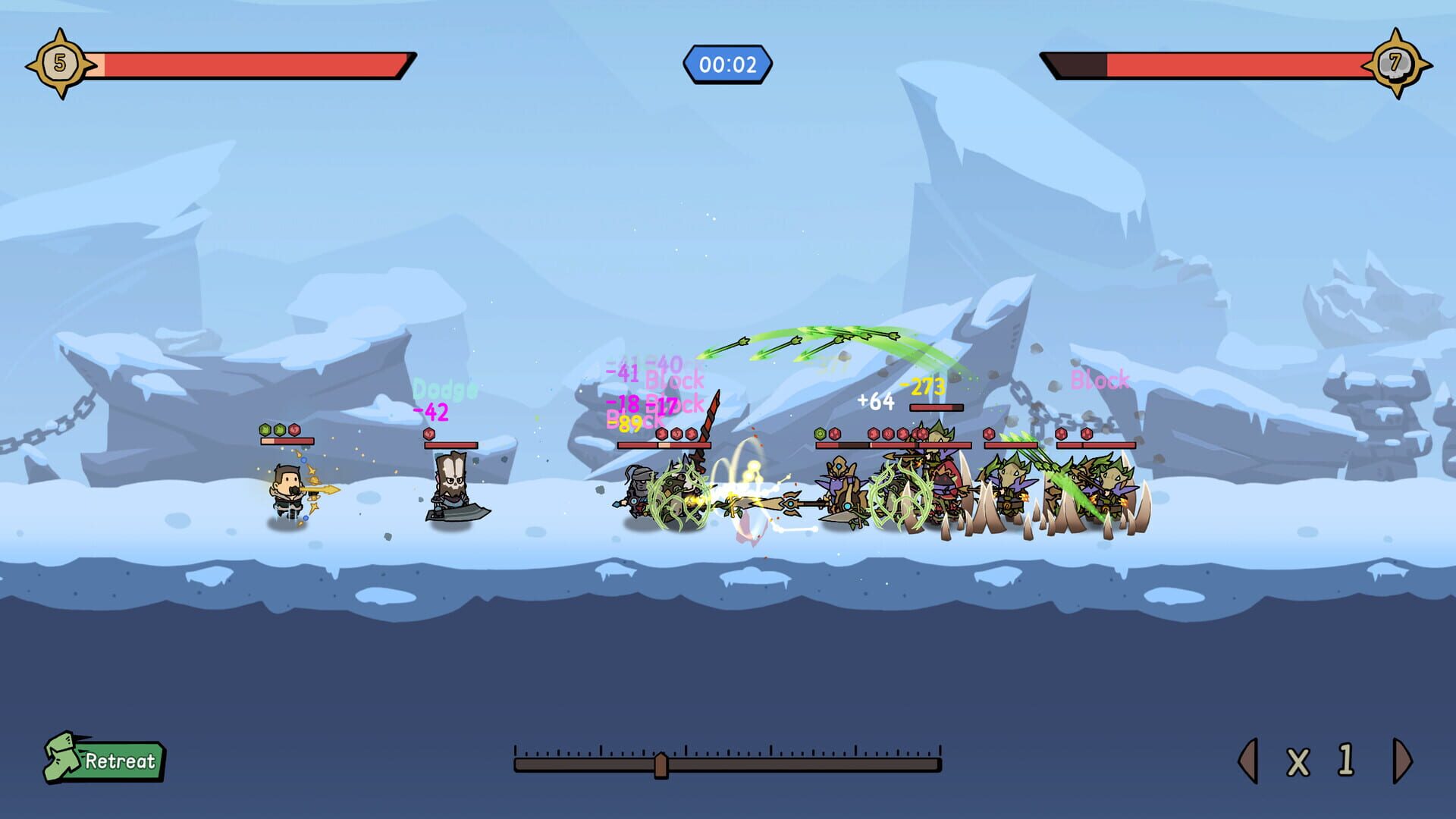Click the player's red health bar top left
This screenshot has height=819, width=1456.
pyautogui.click(x=258, y=64)
